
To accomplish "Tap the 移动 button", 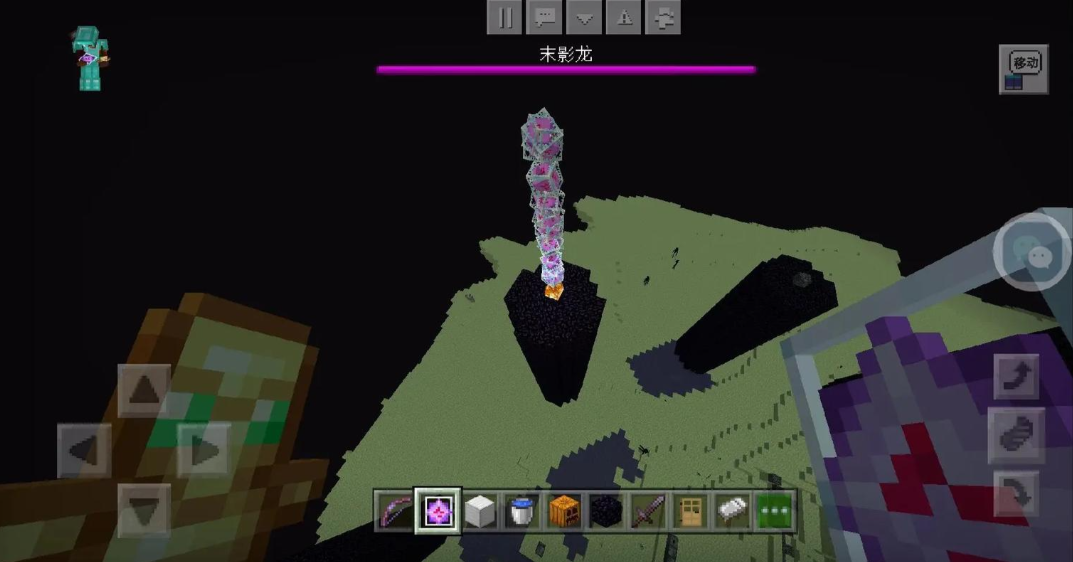I will tap(1023, 69).
